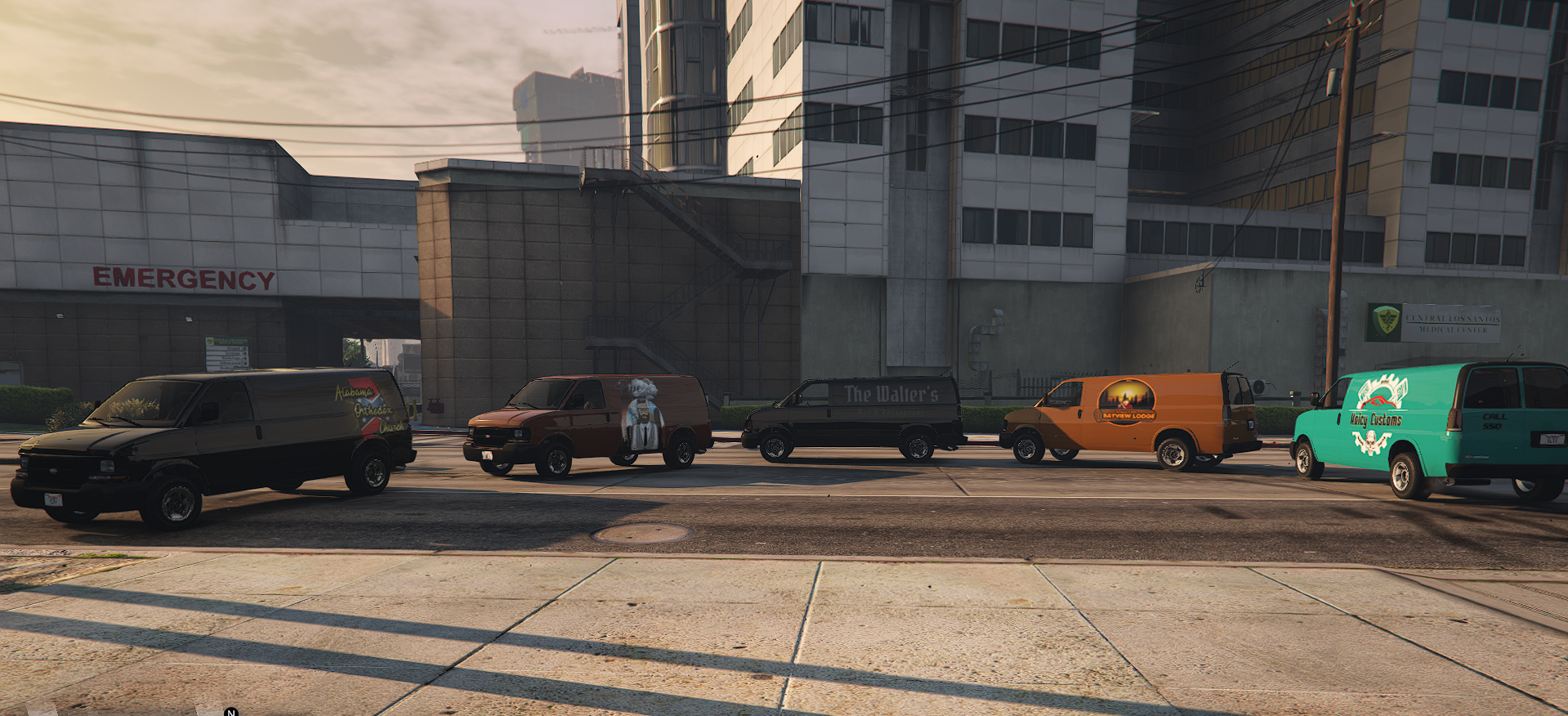Click the north compass marker icon

231,712
